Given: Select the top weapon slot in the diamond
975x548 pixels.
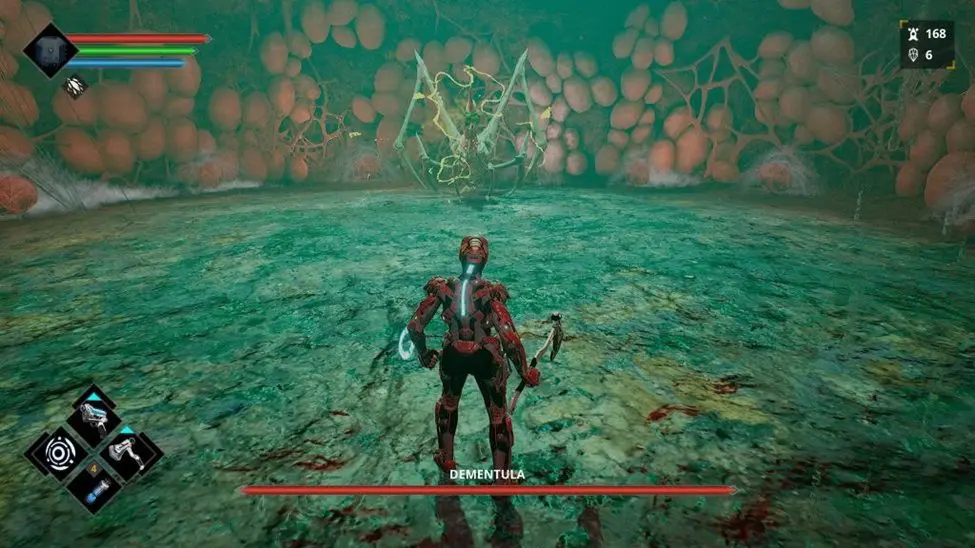Looking at the screenshot, I should tap(95, 417).
